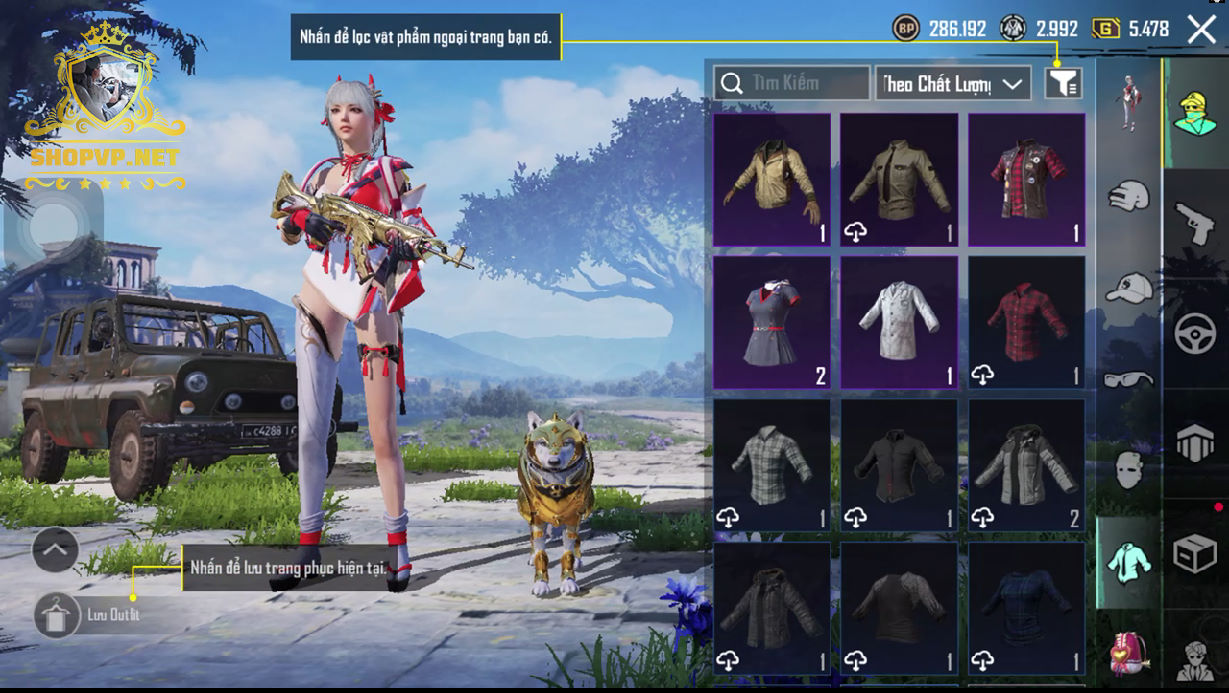Toggle the owned-items filter funnel icon
Viewport: 1229px width, 693px height.
(1064, 84)
